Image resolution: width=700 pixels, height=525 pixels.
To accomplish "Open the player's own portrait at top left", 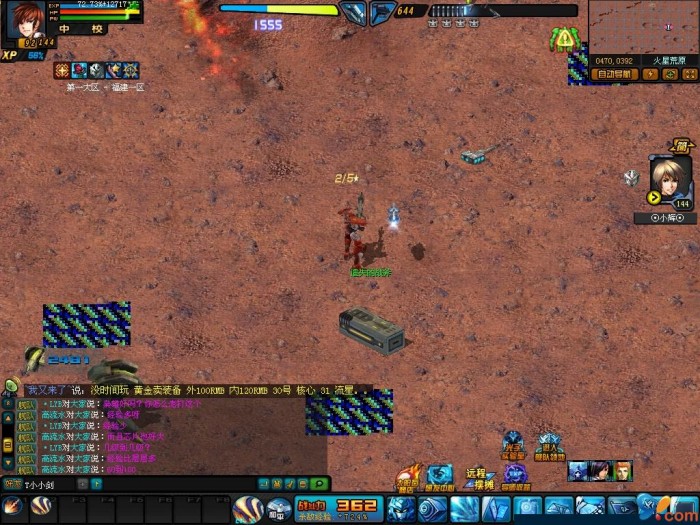I will pos(23,20).
